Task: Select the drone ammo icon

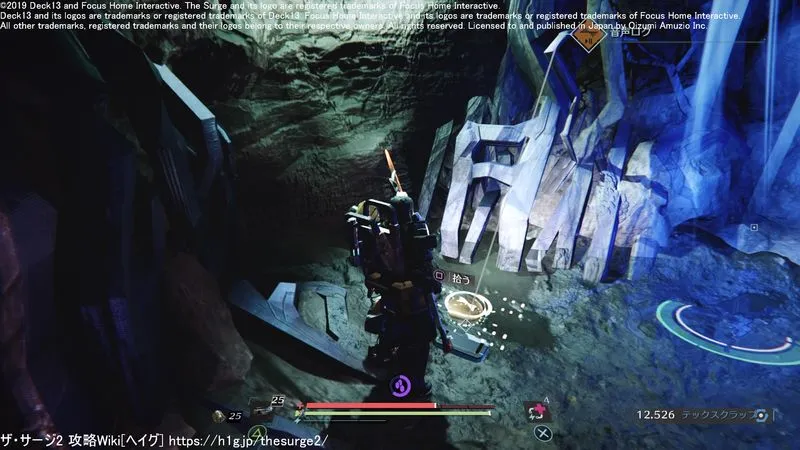Action: click(219, 415)
